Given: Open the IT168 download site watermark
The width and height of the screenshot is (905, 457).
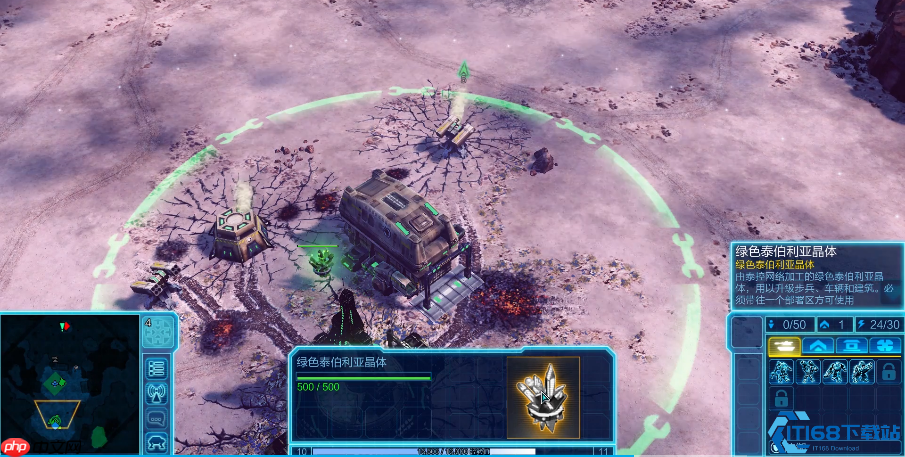Looking at the screenshot, I should (x=842, y=430).
